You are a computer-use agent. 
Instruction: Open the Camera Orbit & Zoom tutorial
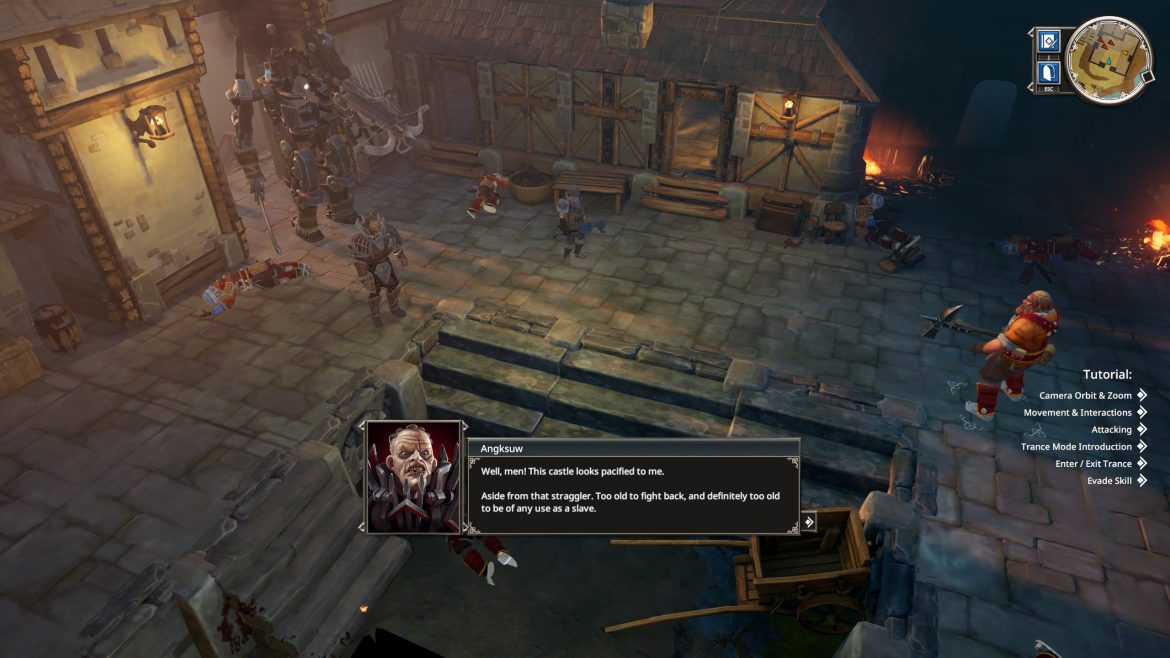tap(1084, 396)
